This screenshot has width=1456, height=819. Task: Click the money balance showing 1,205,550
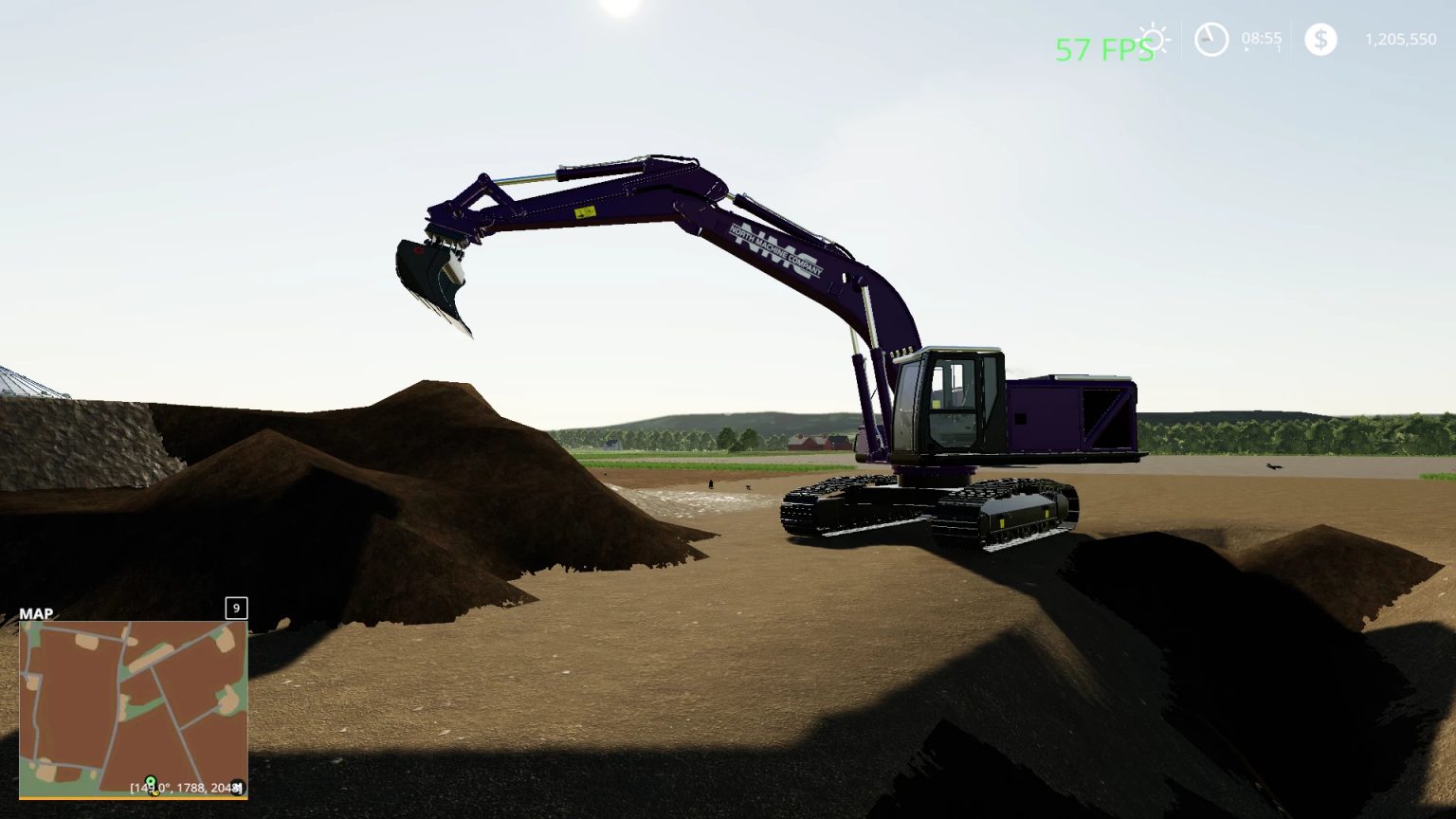1400,38
